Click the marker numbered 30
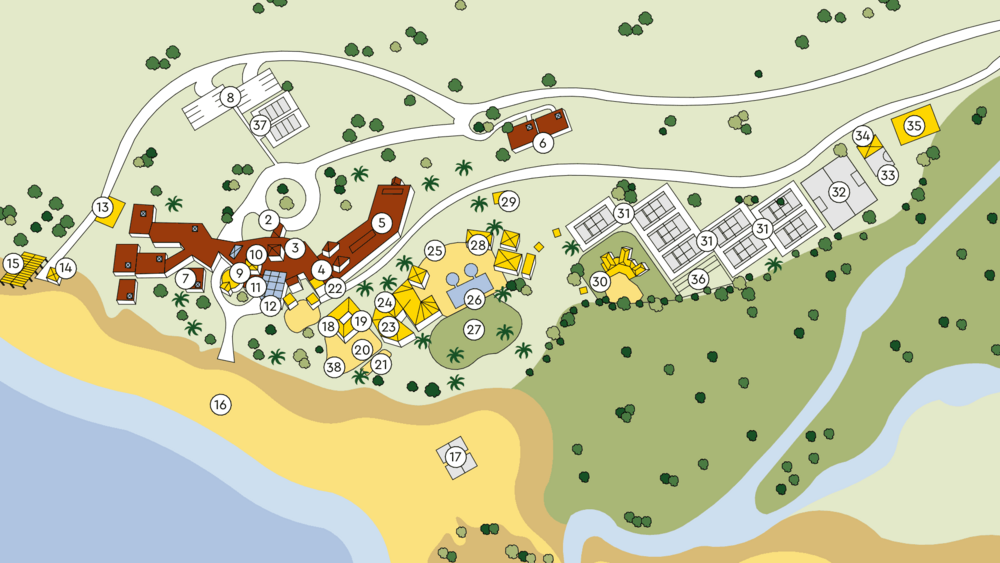The height and width of the screenshot is (563, 1000). click(600, 282)
